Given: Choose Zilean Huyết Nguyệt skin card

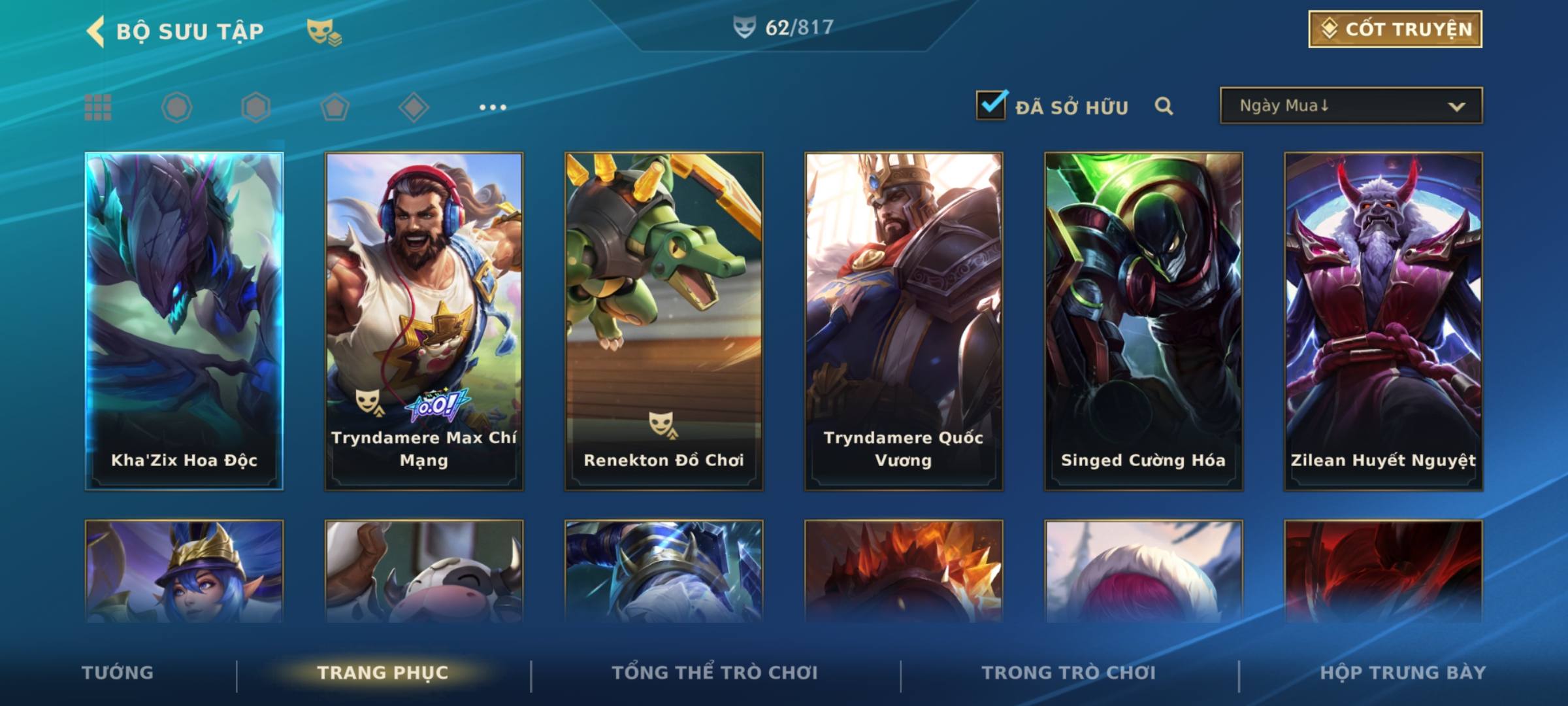Looking at the screenshot, I should pos(1383,320).
